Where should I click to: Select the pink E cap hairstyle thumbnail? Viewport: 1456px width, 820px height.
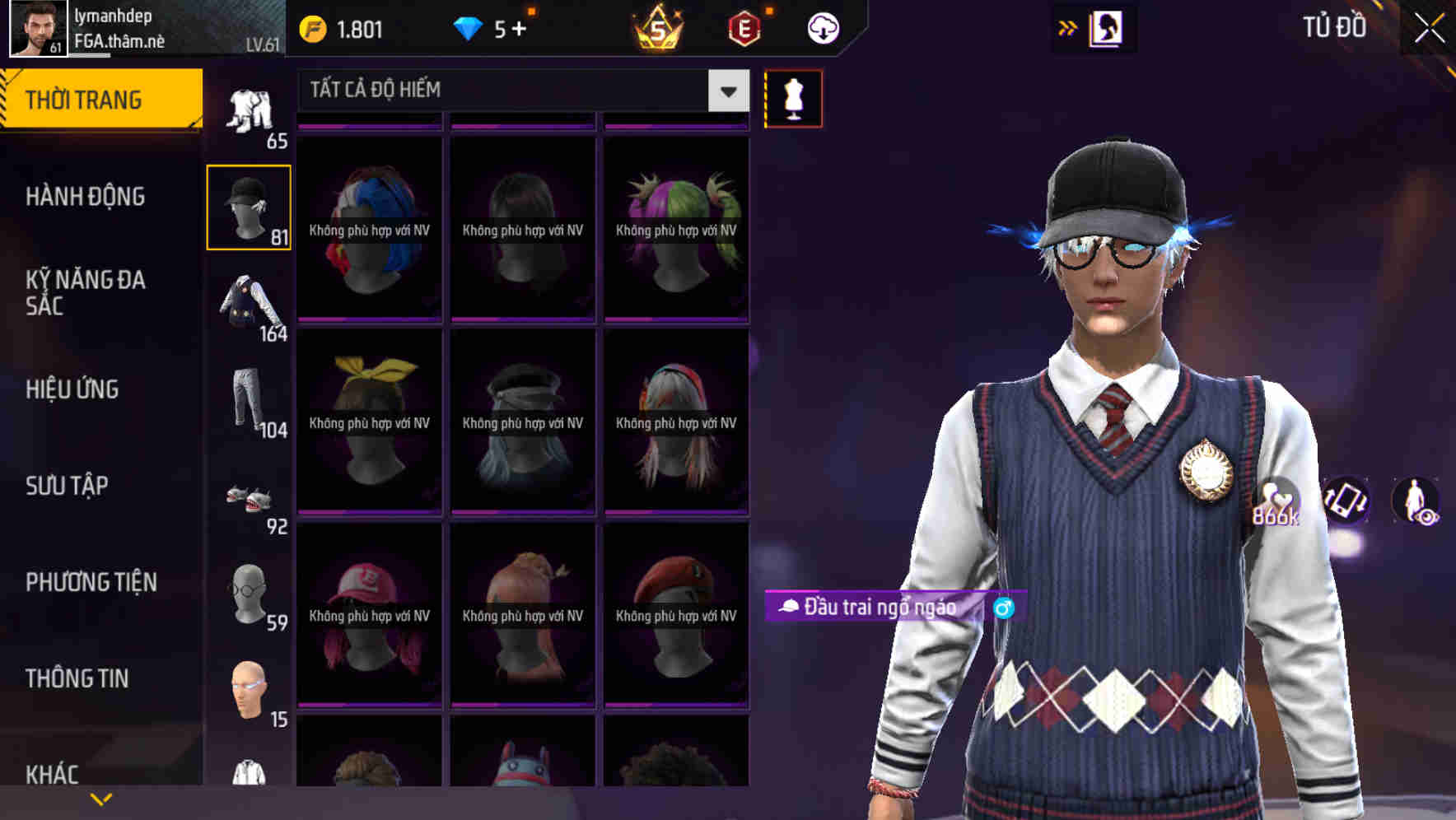[368, 613]
